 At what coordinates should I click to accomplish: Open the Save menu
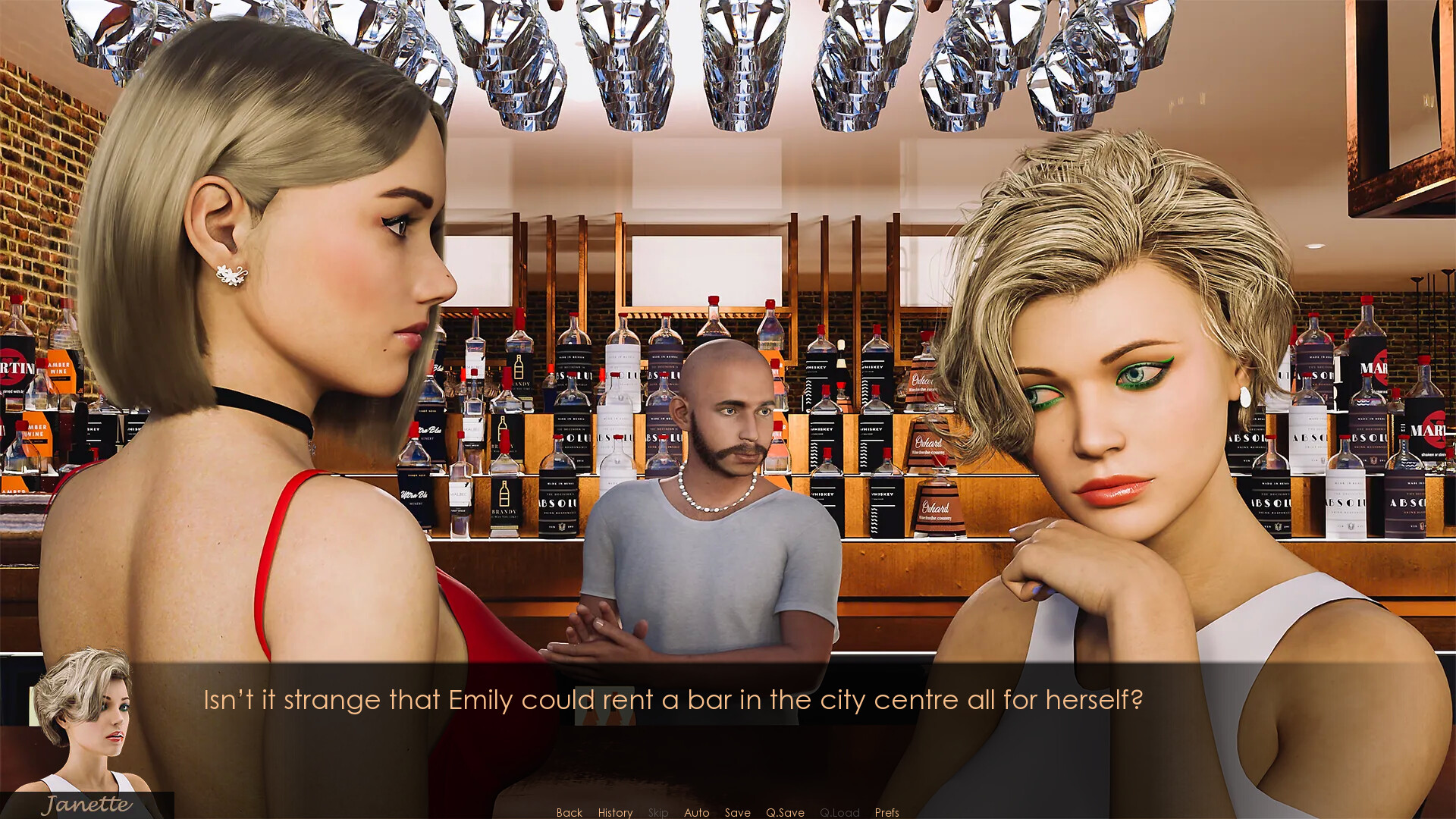pos(737,812)
